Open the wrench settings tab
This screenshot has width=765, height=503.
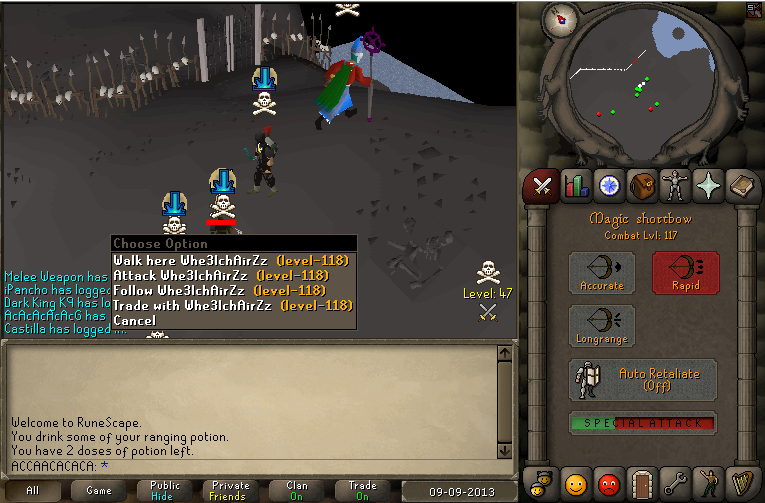673,484
